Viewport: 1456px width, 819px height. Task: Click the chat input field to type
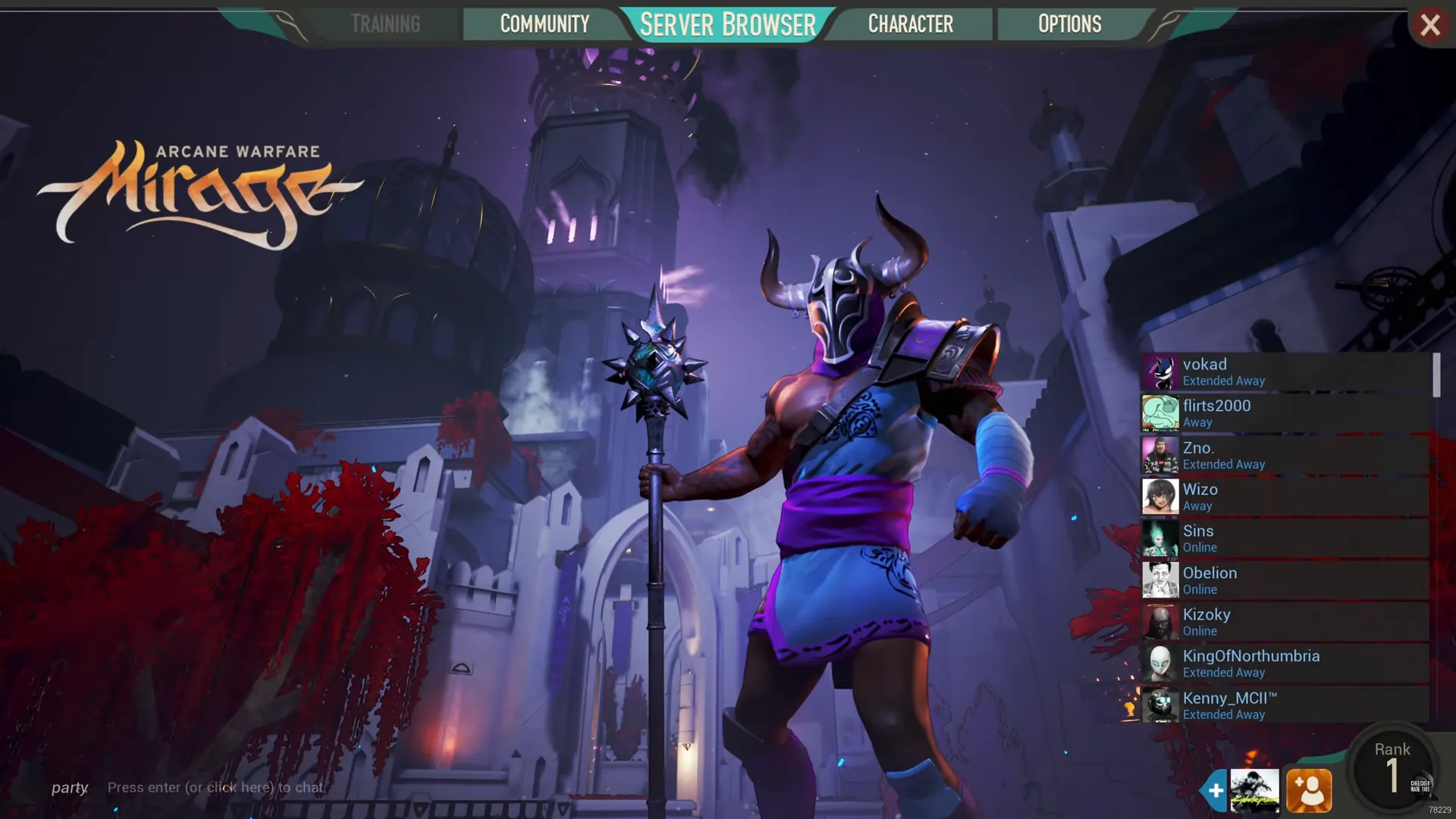[x=216, y=787]
